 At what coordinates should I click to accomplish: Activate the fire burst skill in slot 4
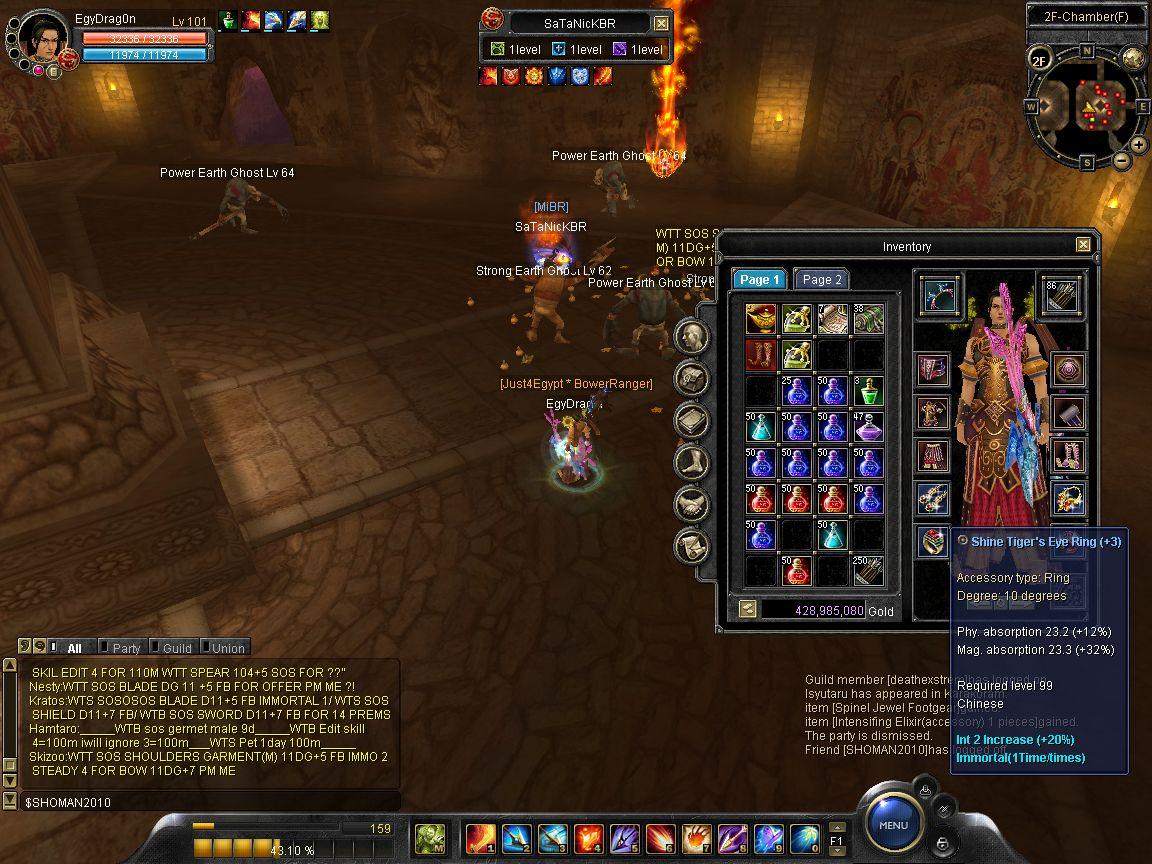tap(589, 837)
